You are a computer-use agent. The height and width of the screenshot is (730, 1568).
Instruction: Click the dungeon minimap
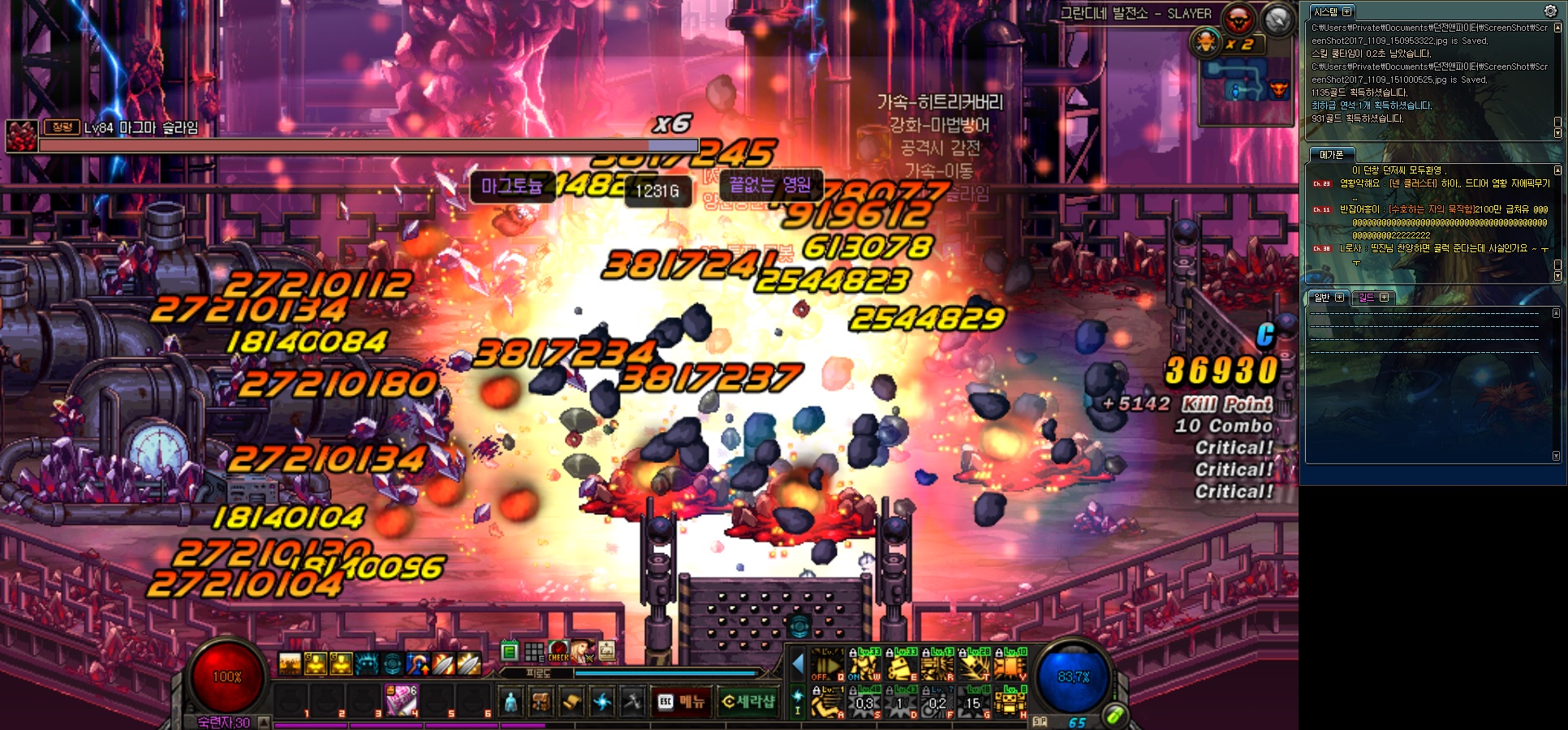click(x=1246, y=89)
